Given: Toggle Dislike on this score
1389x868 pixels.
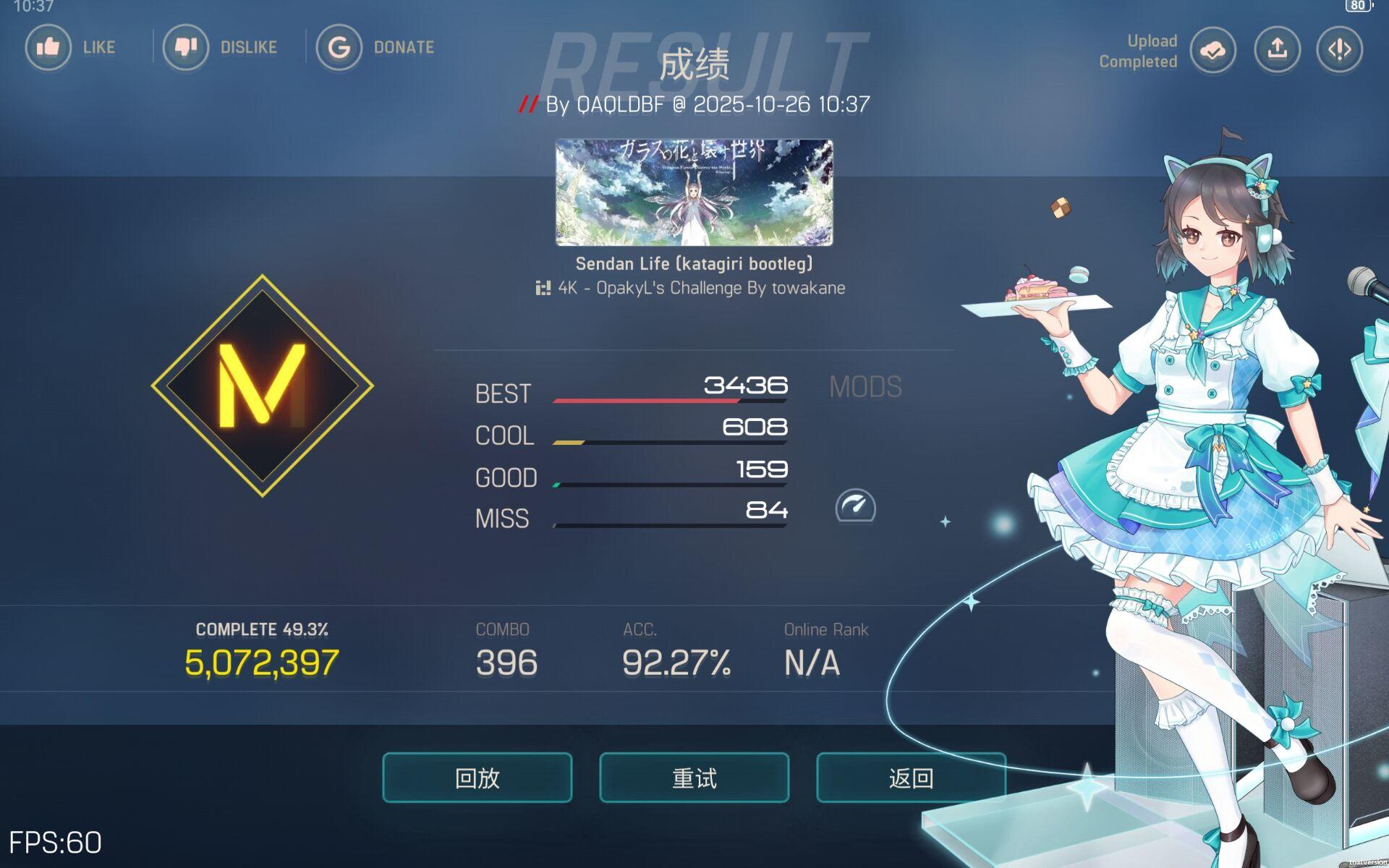Looking at the screenshot, I should pyautogui.click(x=187, y=47).
